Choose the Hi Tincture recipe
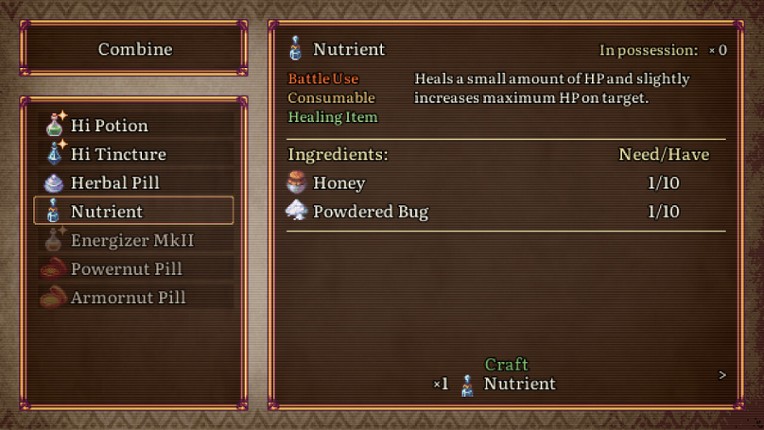The height and width of the screenshot is (430, 764). 134,154
